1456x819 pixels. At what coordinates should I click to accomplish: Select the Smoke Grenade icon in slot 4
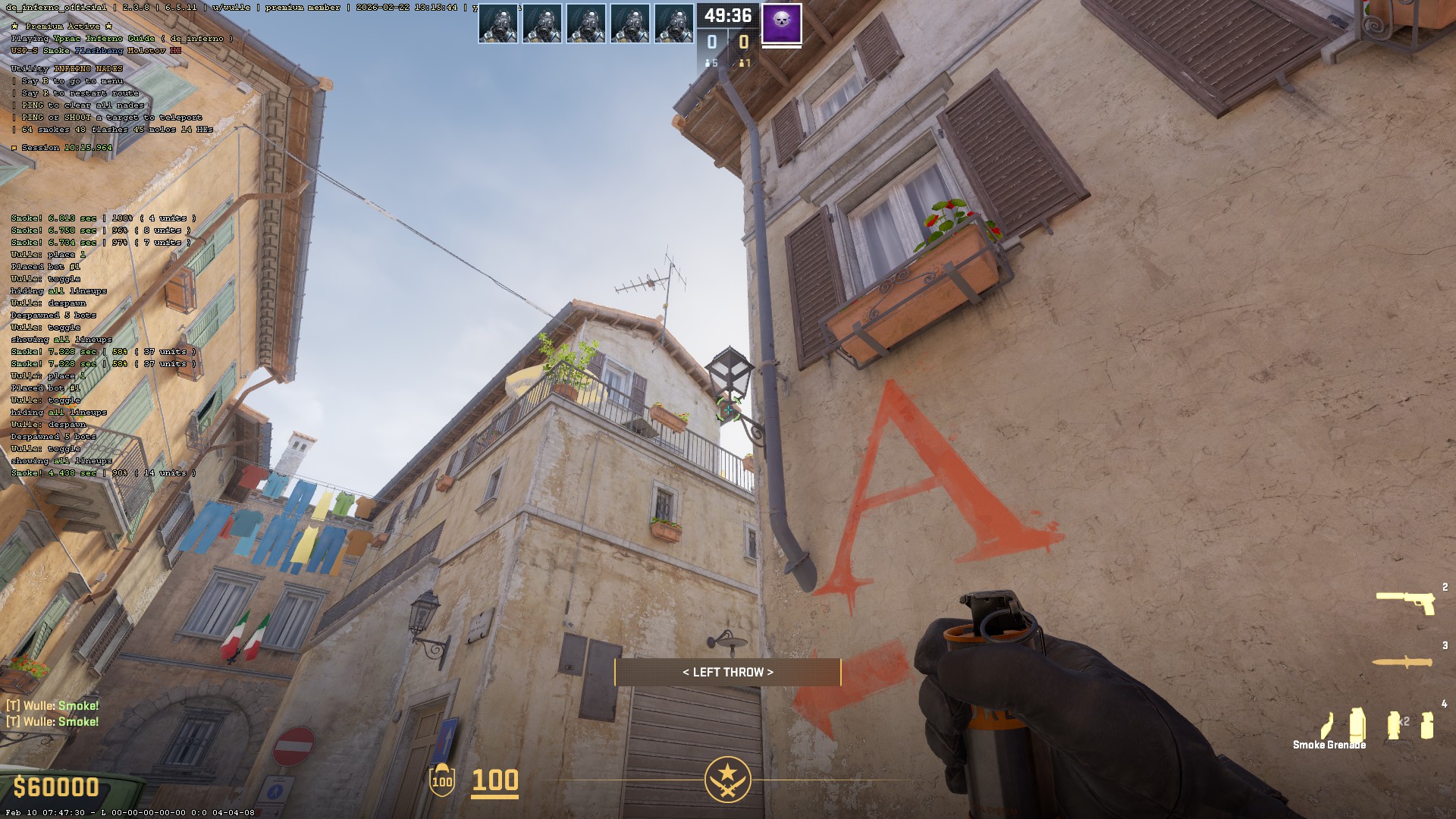pyautogui.click(x=1357, y=723)
